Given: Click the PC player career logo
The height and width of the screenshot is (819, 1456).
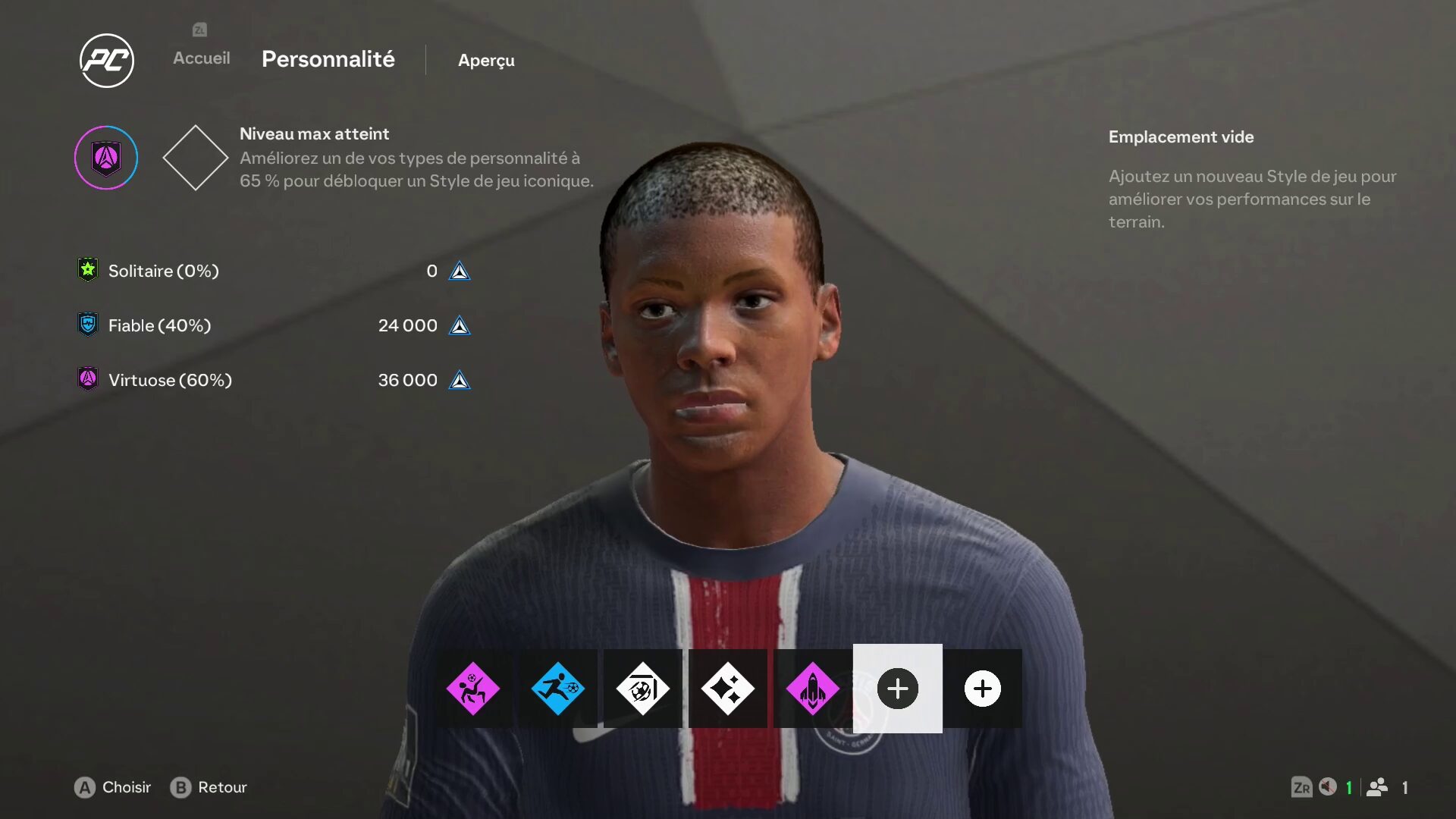Looking at the screenshot, I should tap(107, 61).
